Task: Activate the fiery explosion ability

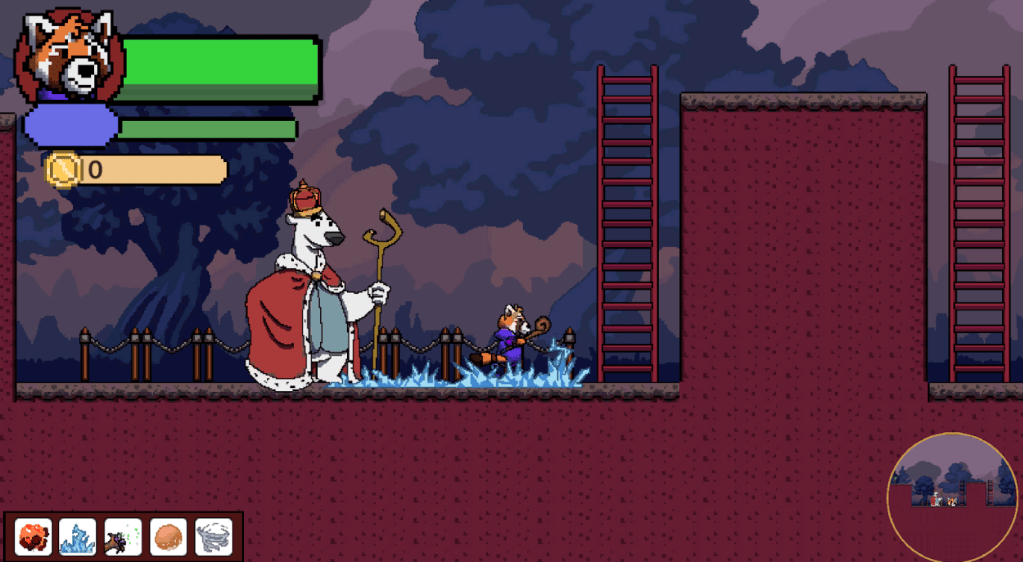Action: pyautogui.click(x=33, y=537)
